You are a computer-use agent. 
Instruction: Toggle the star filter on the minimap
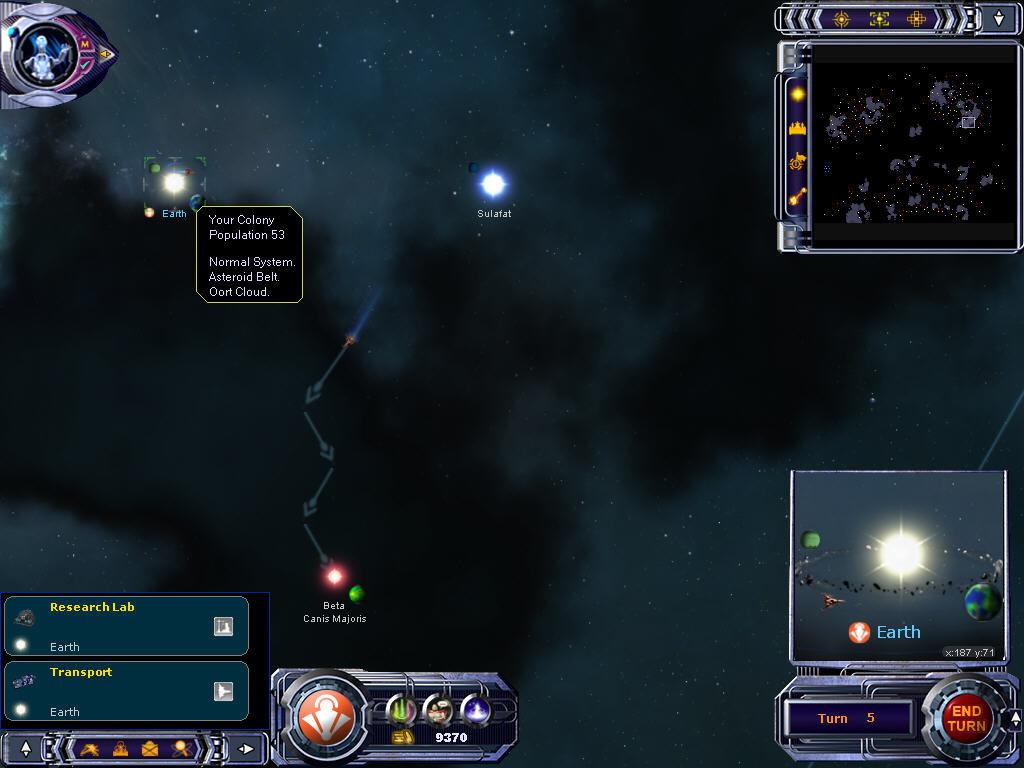tap(798, 94)
